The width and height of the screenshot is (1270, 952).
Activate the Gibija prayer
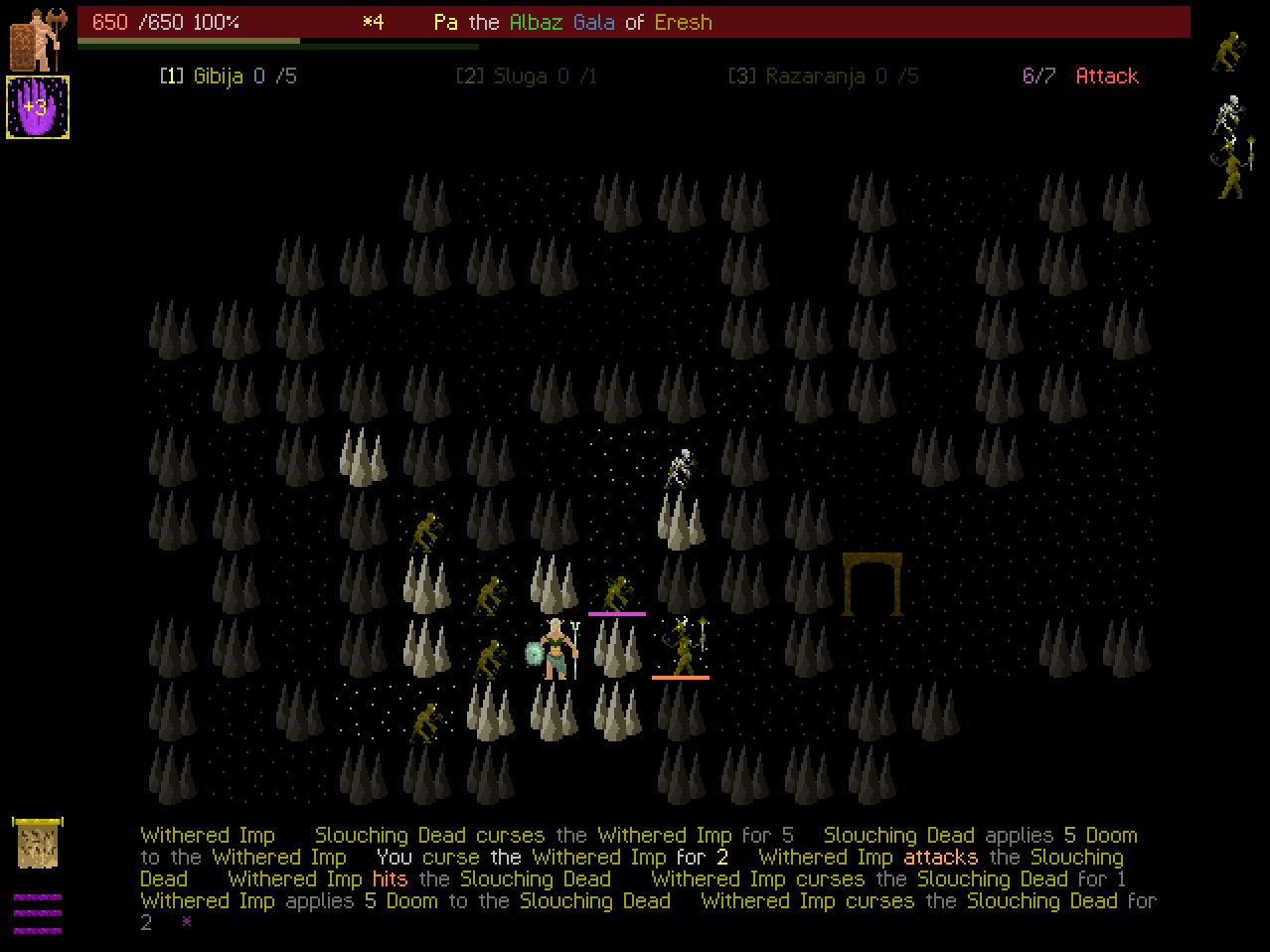(x=228, y=77)
